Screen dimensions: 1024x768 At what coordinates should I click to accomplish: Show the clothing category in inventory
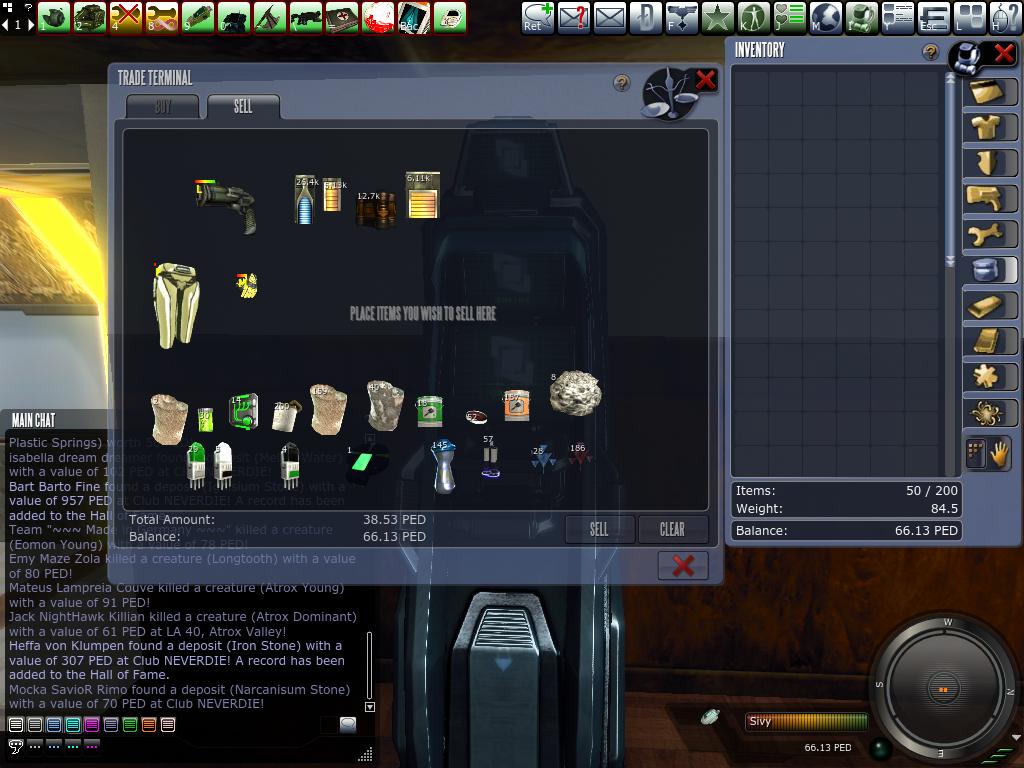click(990, 127)
